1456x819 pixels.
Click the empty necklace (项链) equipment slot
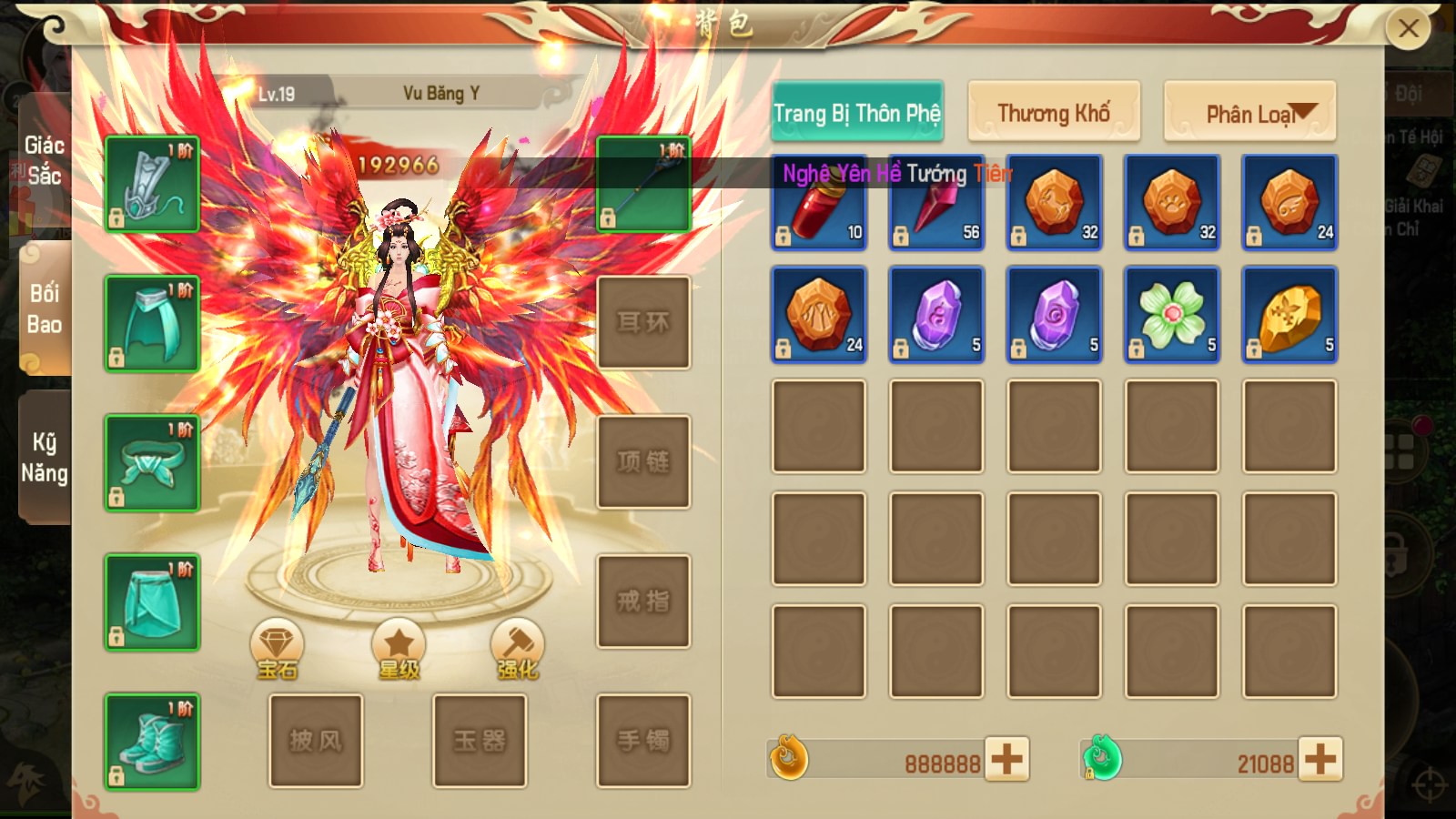tap(644, 460)
